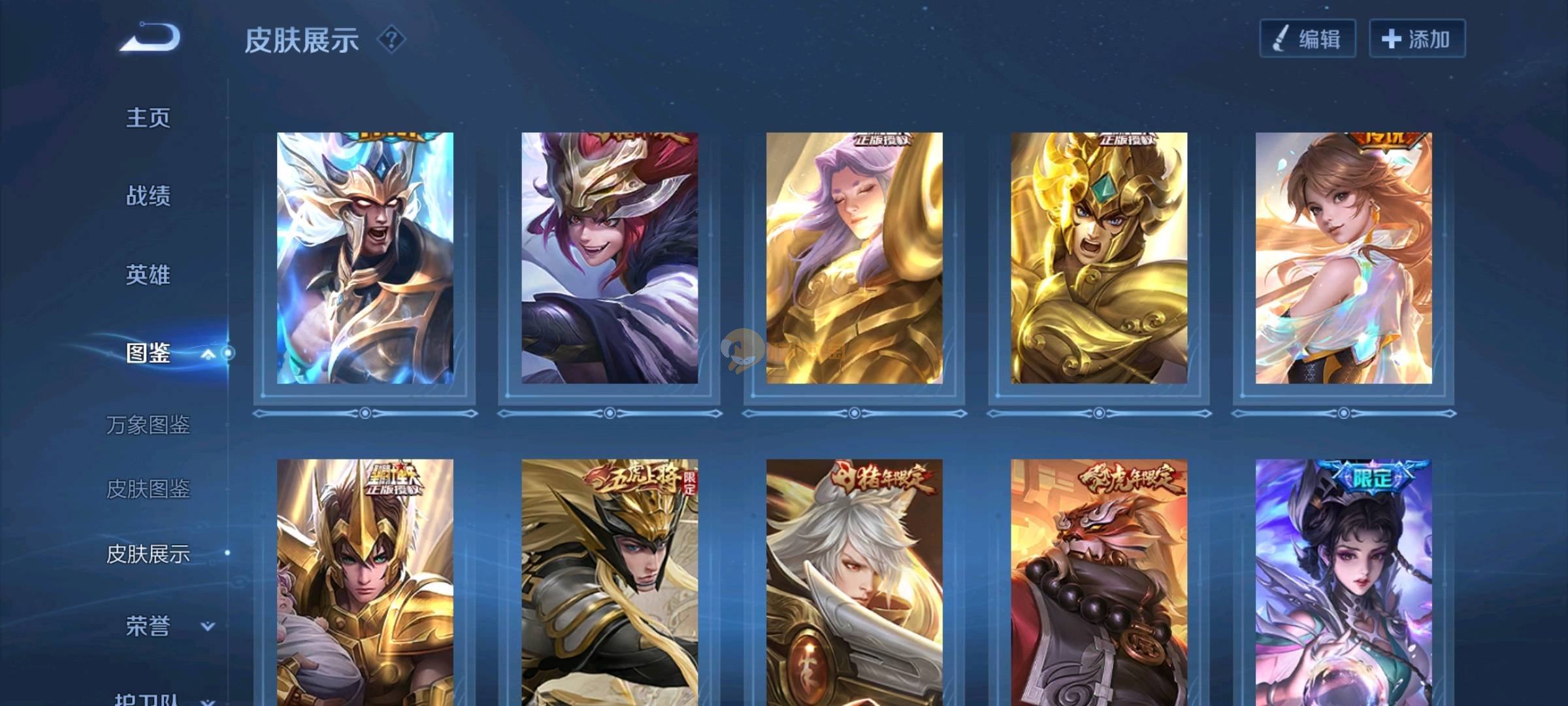Select the blue lightning armored warrior skin
This screenshot has width=1568, height=706.
[x=365, y=258]
